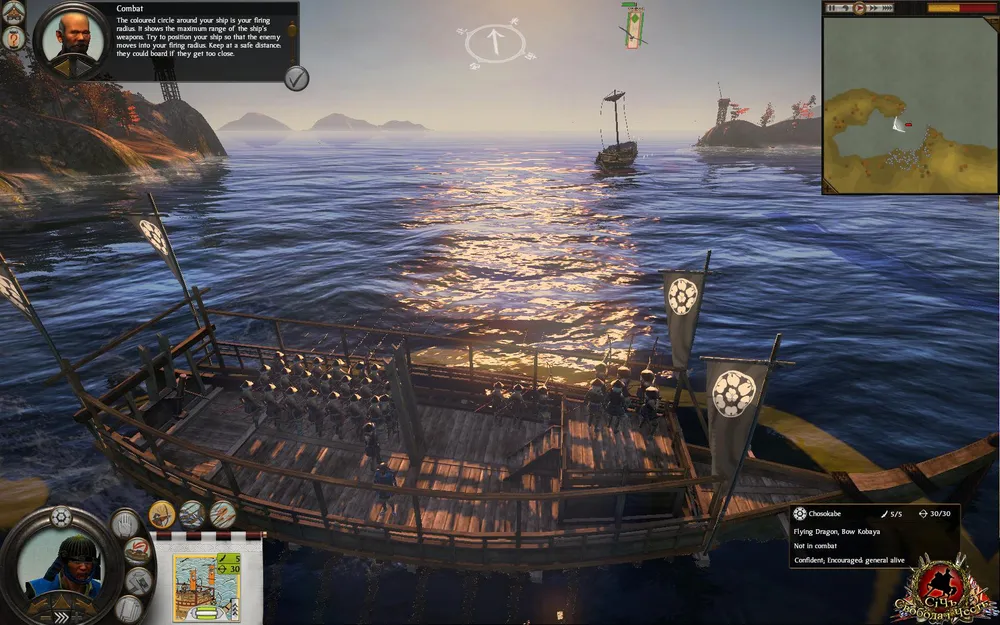Set battle speed to normal play
This screenshot has height=625, width=1000.
(858, 8)
